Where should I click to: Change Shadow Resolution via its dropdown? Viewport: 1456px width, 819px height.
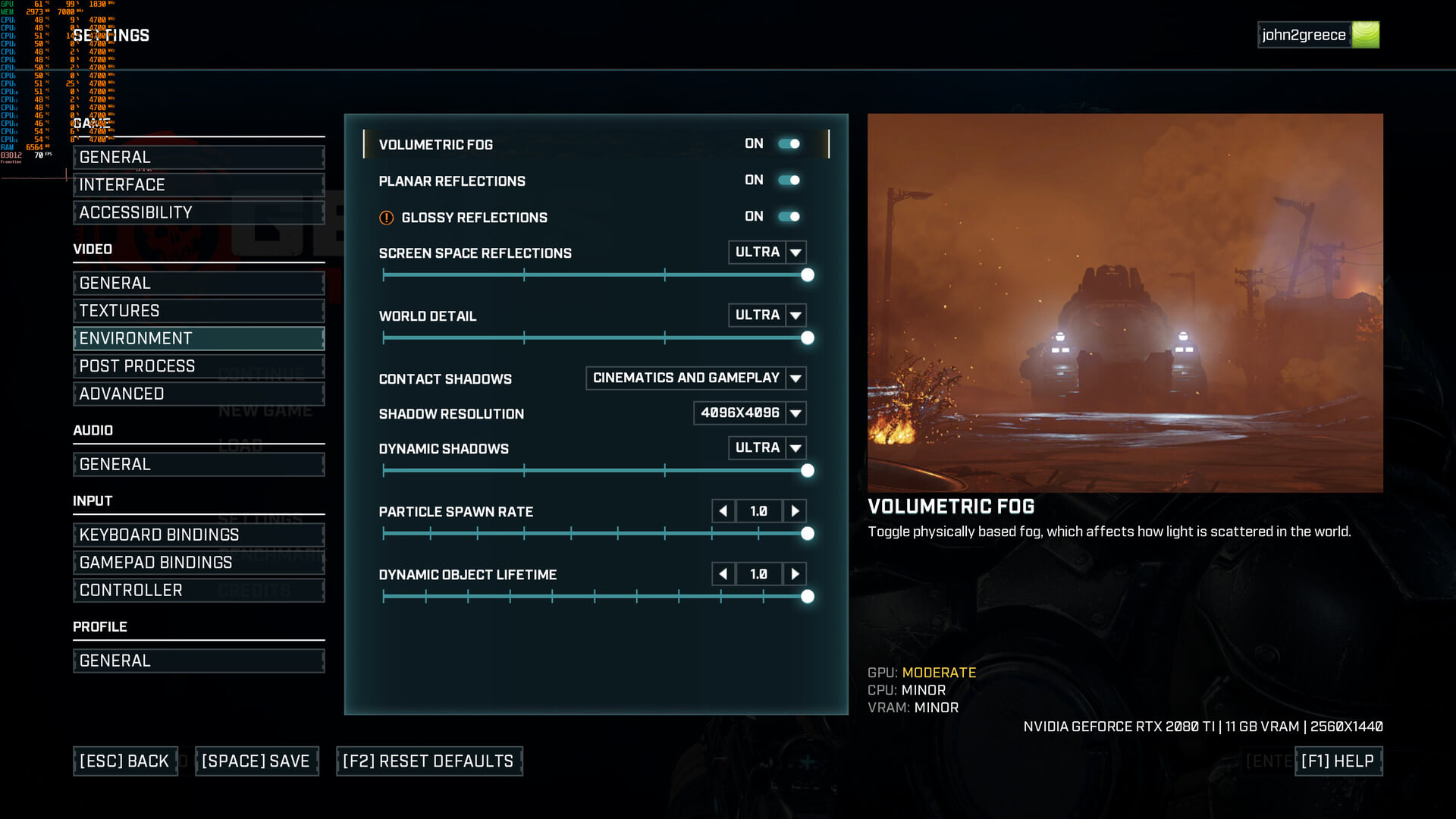point(795,413)
